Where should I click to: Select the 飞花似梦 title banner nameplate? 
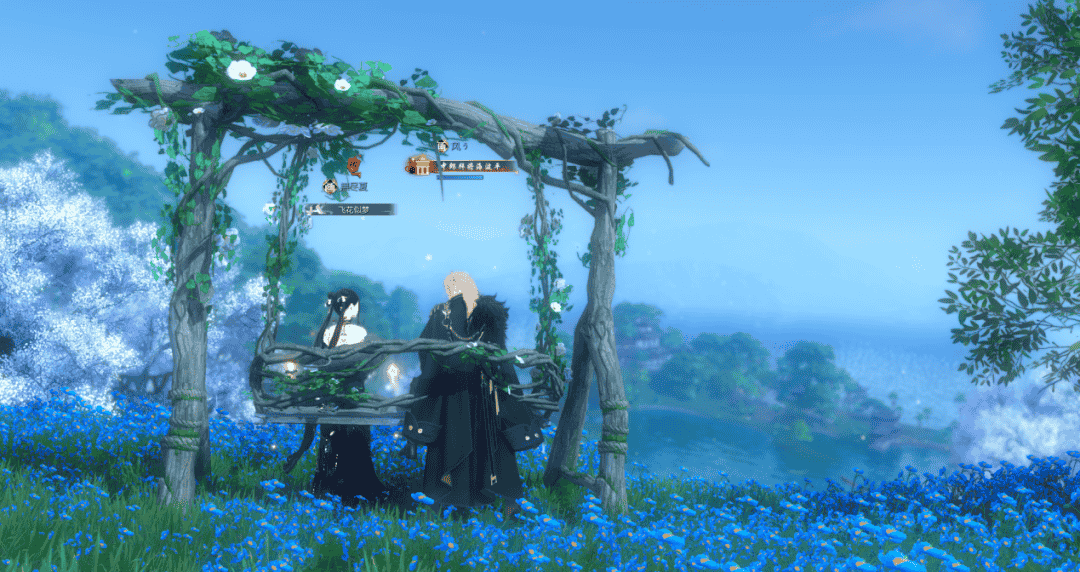(x=351, y=209)
